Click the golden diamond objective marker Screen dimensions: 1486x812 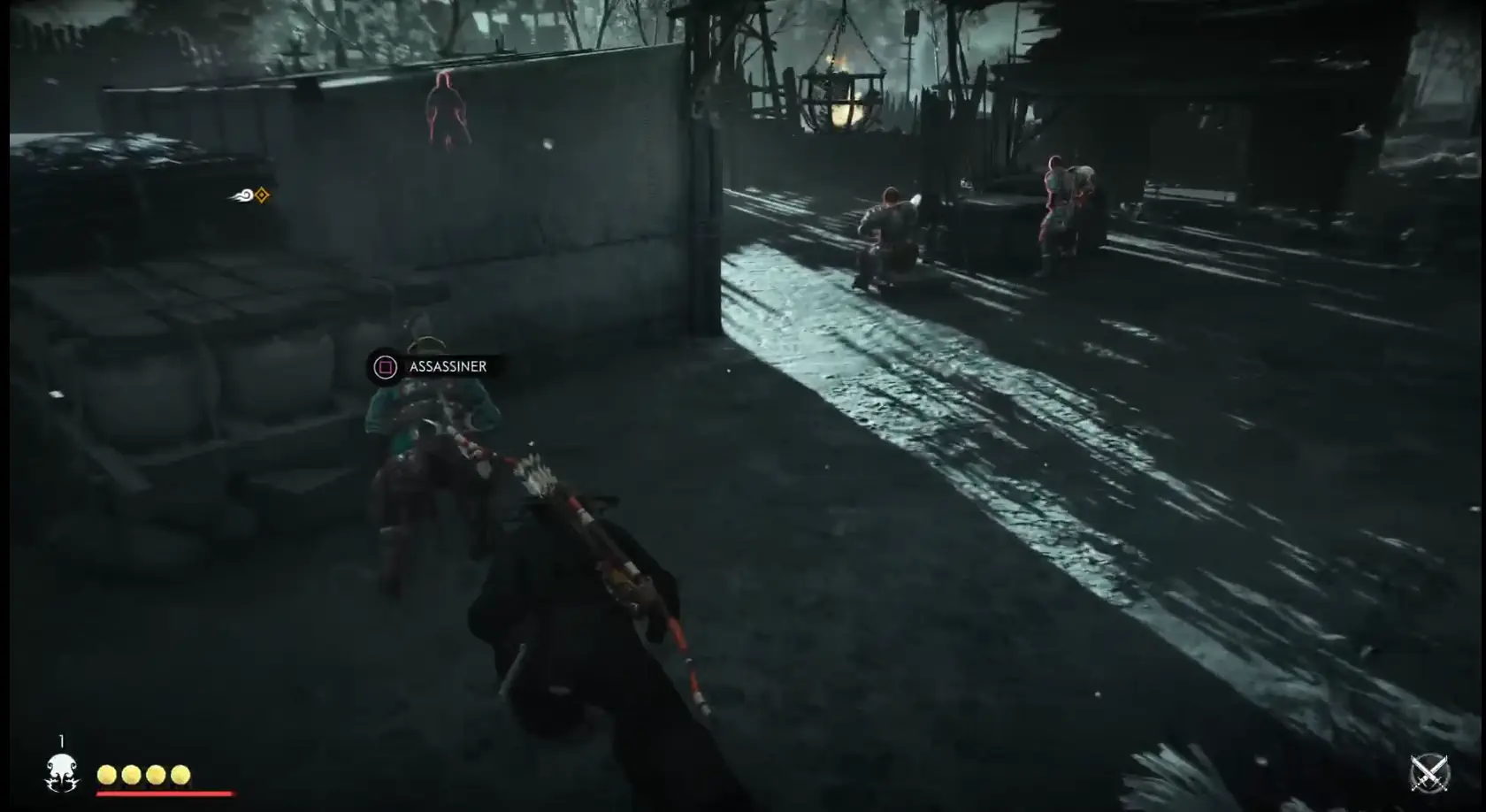262,195
